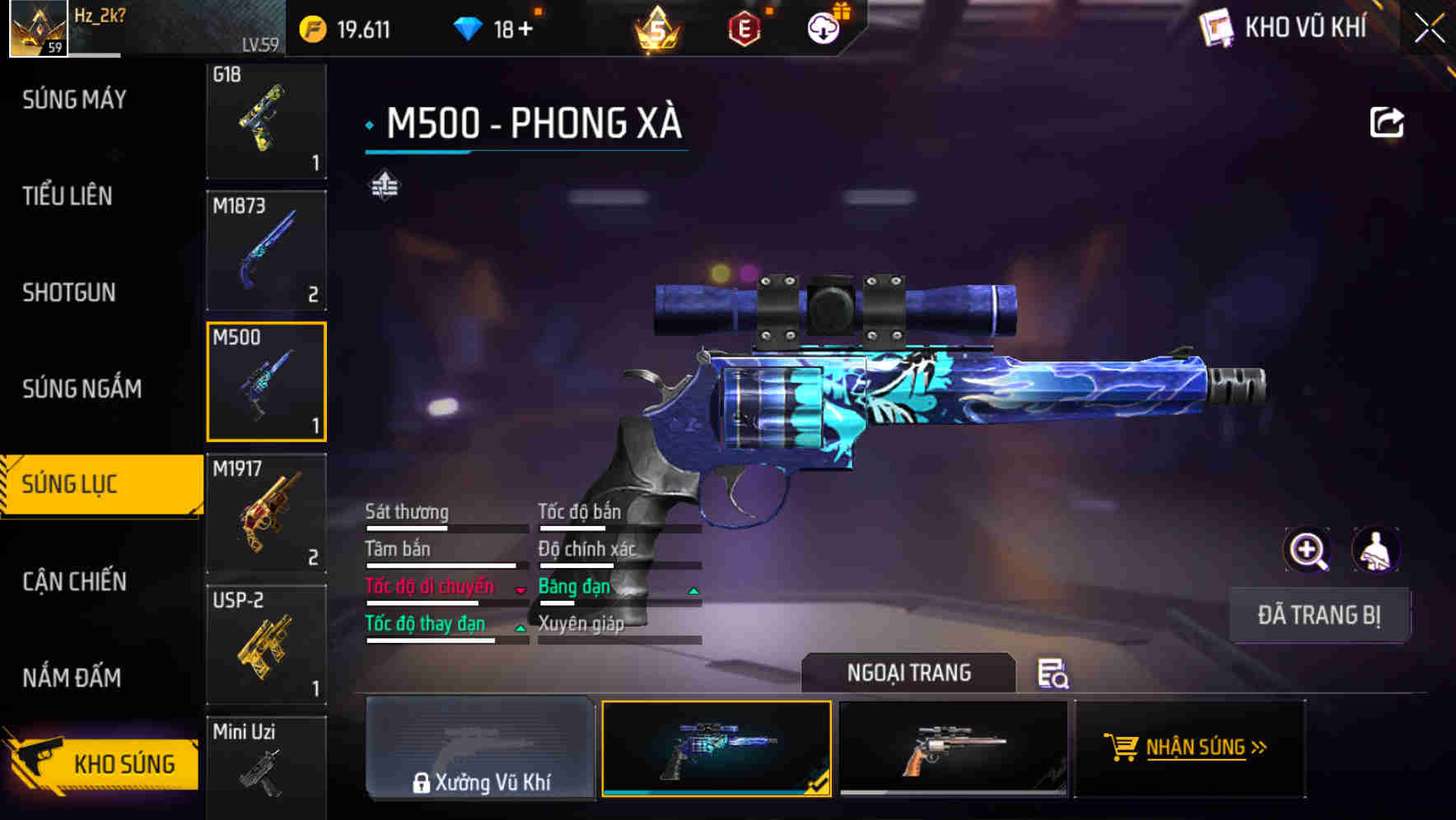Switch to the SHOTGUN weapon category
The height and width of the screenshot is (820, 1456).
point(70,293)
